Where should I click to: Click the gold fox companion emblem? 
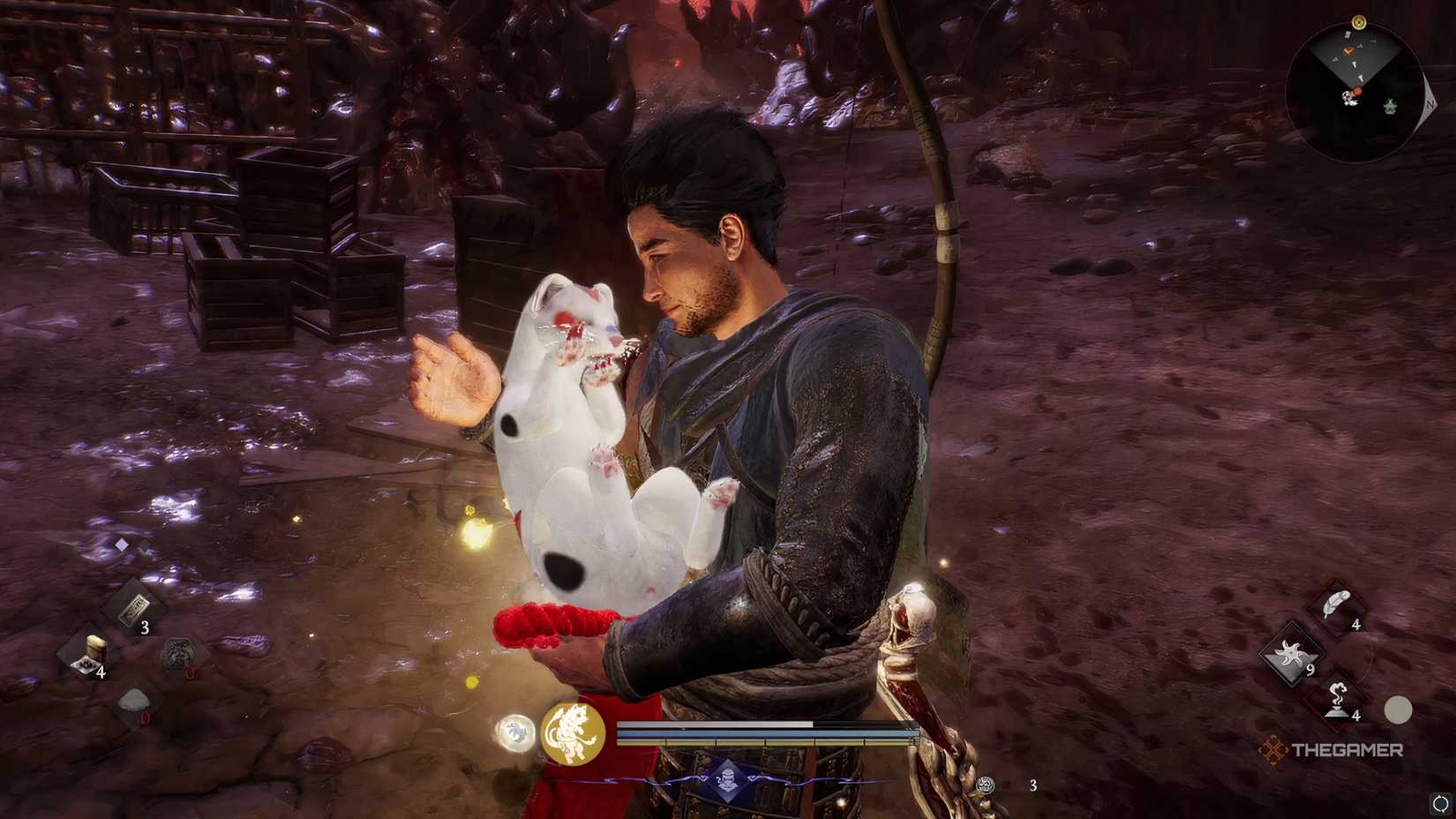tap(574, 732)
